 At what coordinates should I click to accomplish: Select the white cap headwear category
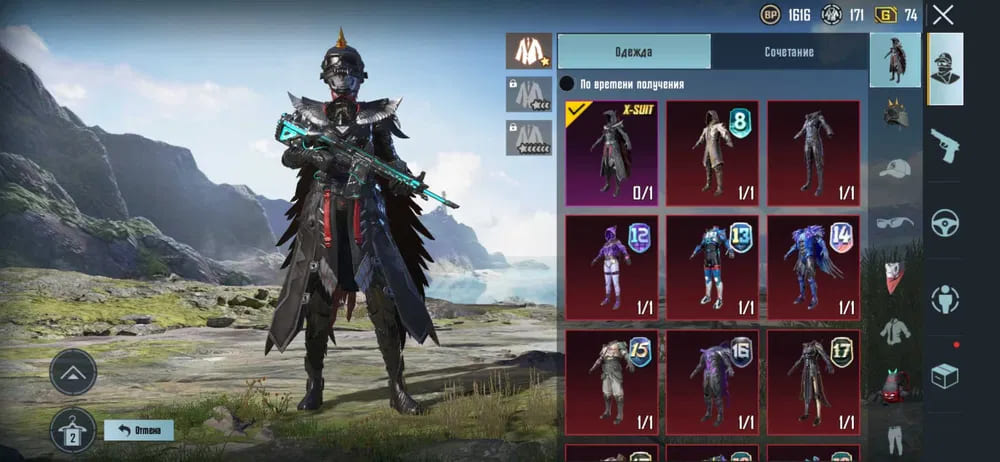click(x=894, y=168)
